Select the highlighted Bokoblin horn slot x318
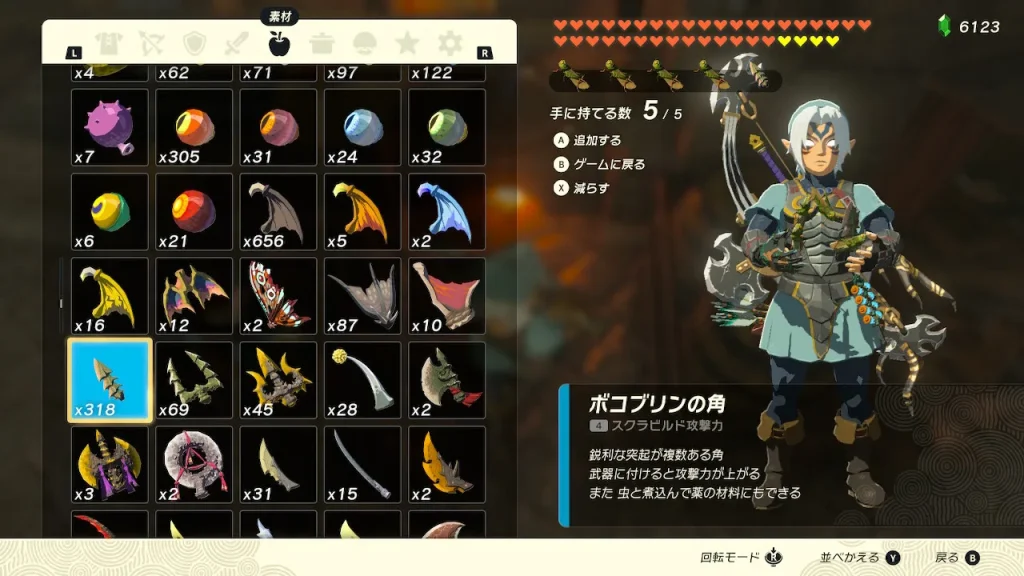 click(110, 380)
